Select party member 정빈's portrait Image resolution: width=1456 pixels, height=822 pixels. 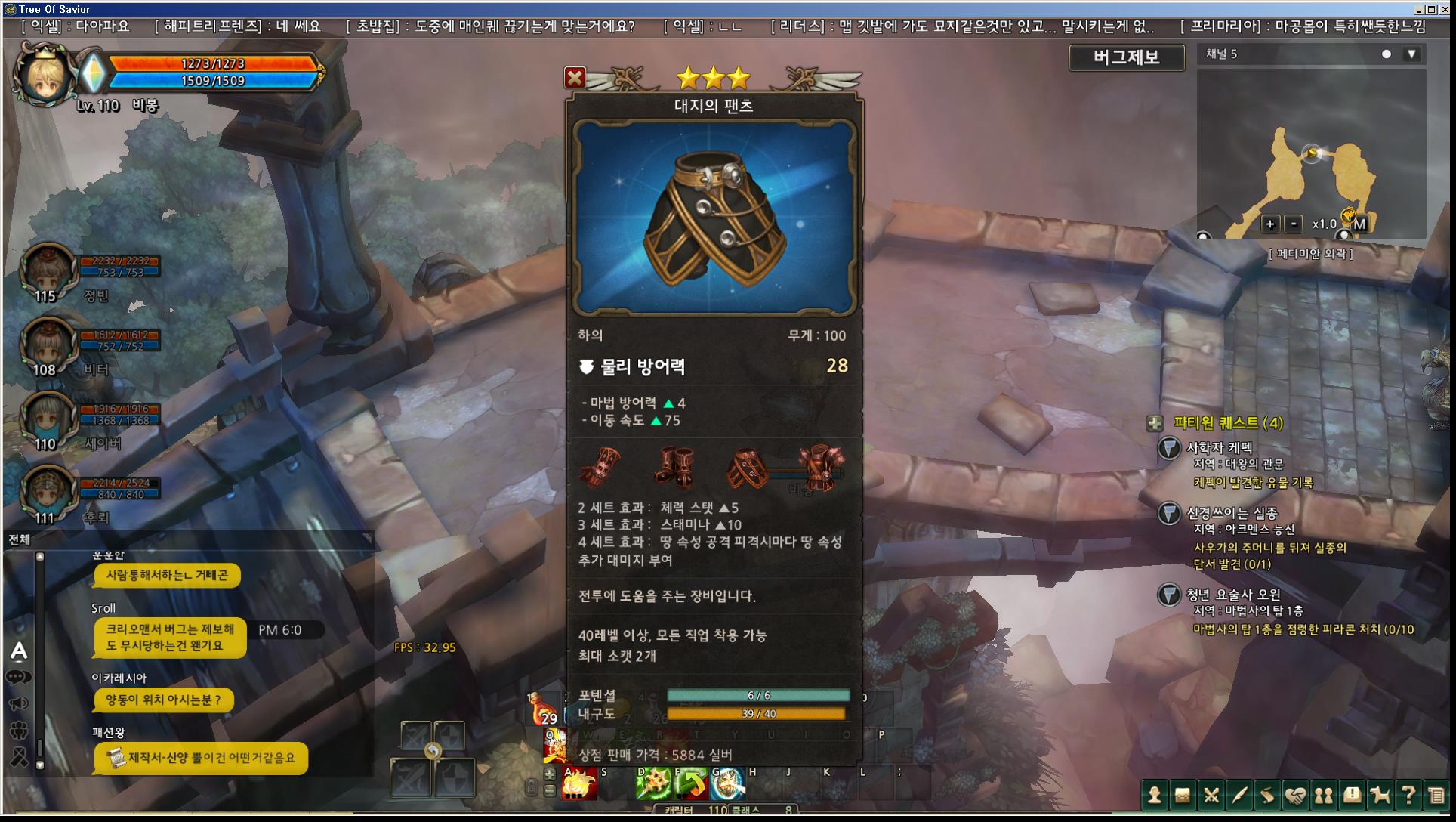[x=48, y=270]
